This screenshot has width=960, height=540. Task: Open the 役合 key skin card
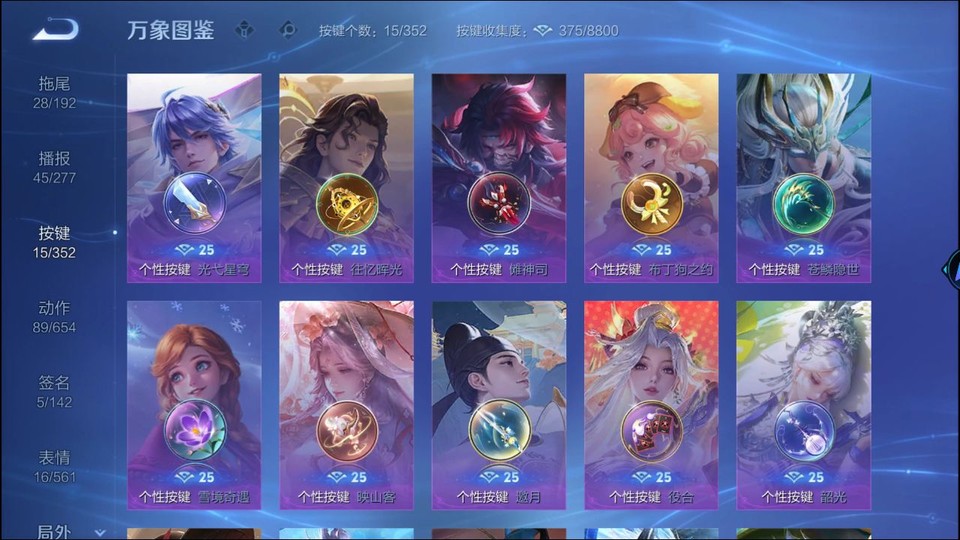pos(651,405)
